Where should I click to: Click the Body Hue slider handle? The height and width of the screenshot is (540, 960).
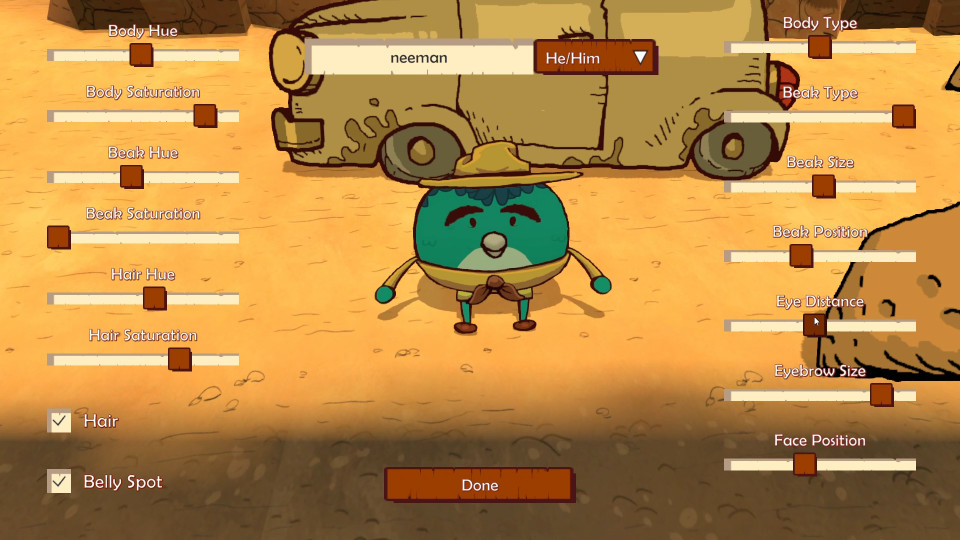[x=141, y=55]
